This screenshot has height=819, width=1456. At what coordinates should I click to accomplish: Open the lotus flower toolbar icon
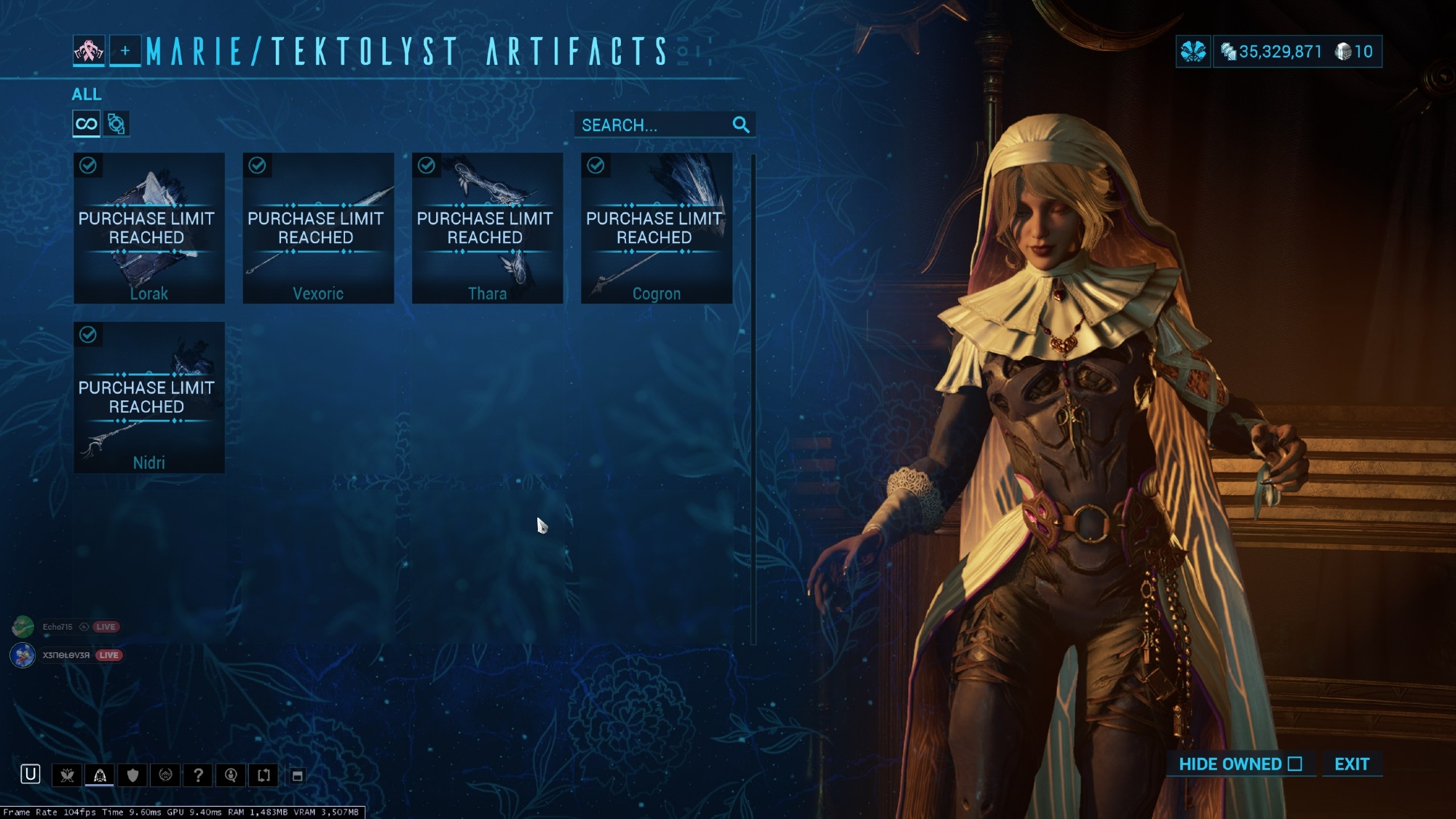point(67,775)
